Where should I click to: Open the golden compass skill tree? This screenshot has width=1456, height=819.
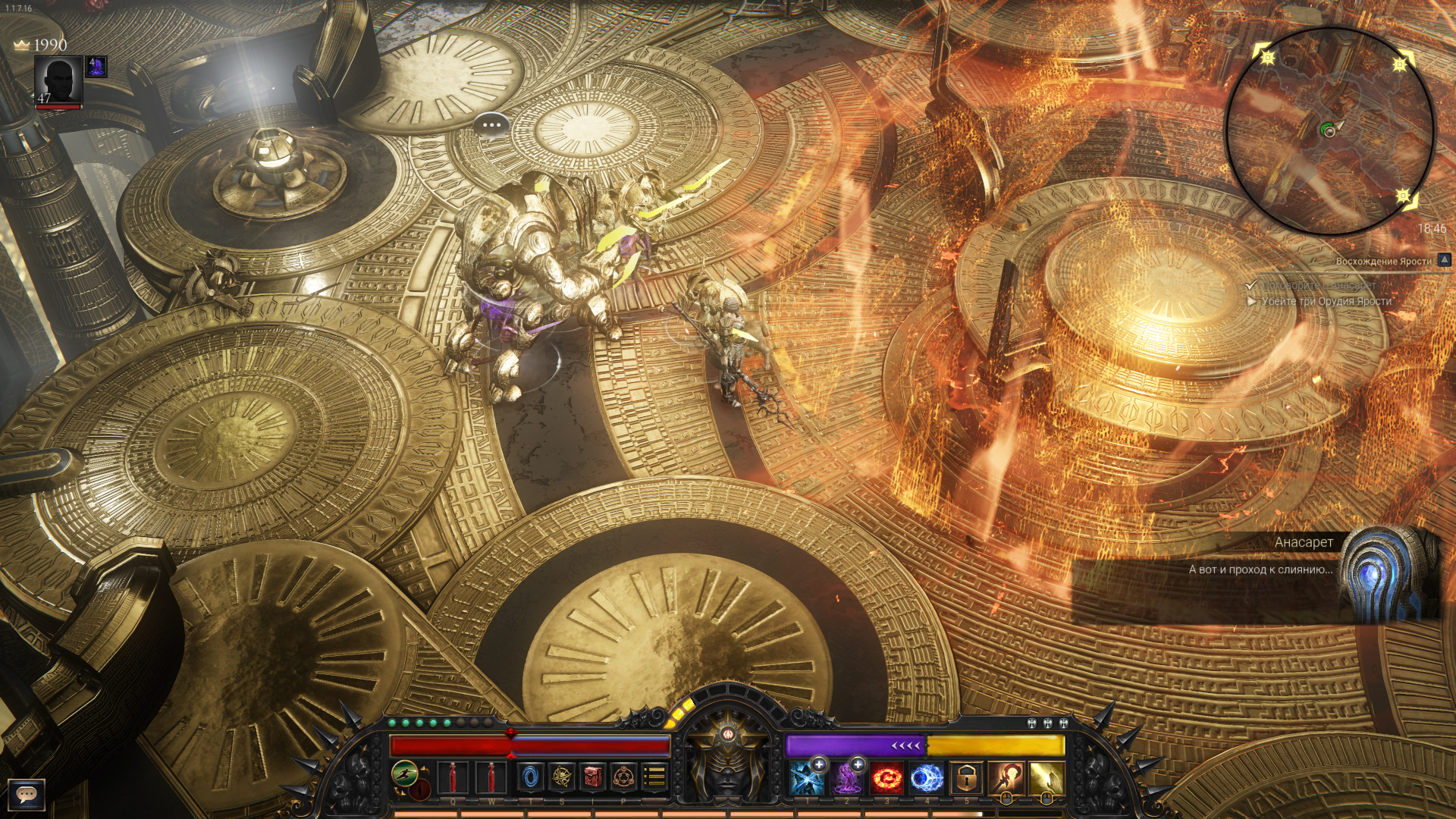coord(562,777)
